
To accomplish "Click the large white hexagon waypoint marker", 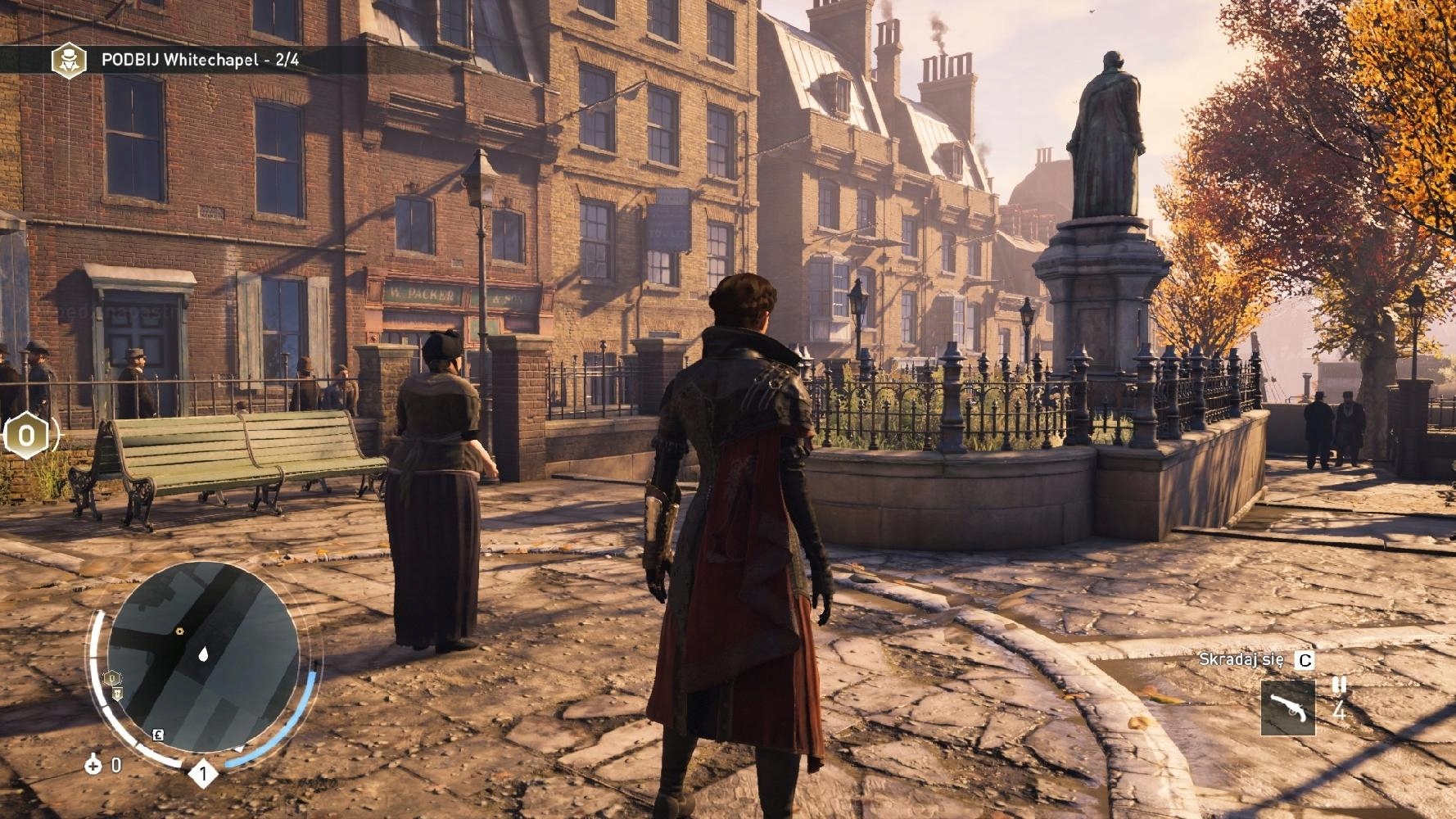I will [26, 436].
